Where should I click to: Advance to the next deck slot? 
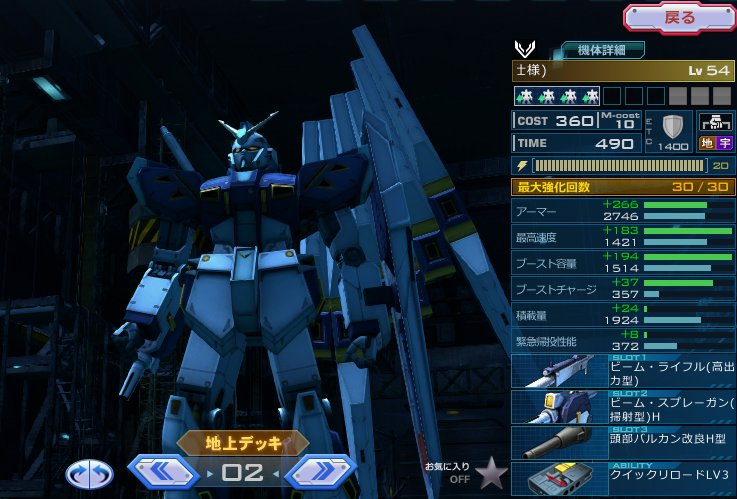pos(320,471)
